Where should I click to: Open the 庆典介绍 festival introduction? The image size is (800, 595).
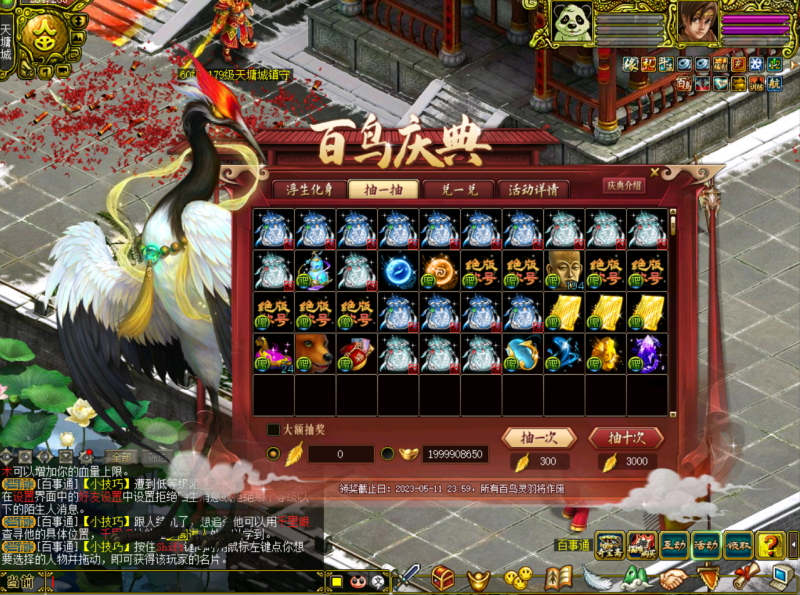(623, 185)
